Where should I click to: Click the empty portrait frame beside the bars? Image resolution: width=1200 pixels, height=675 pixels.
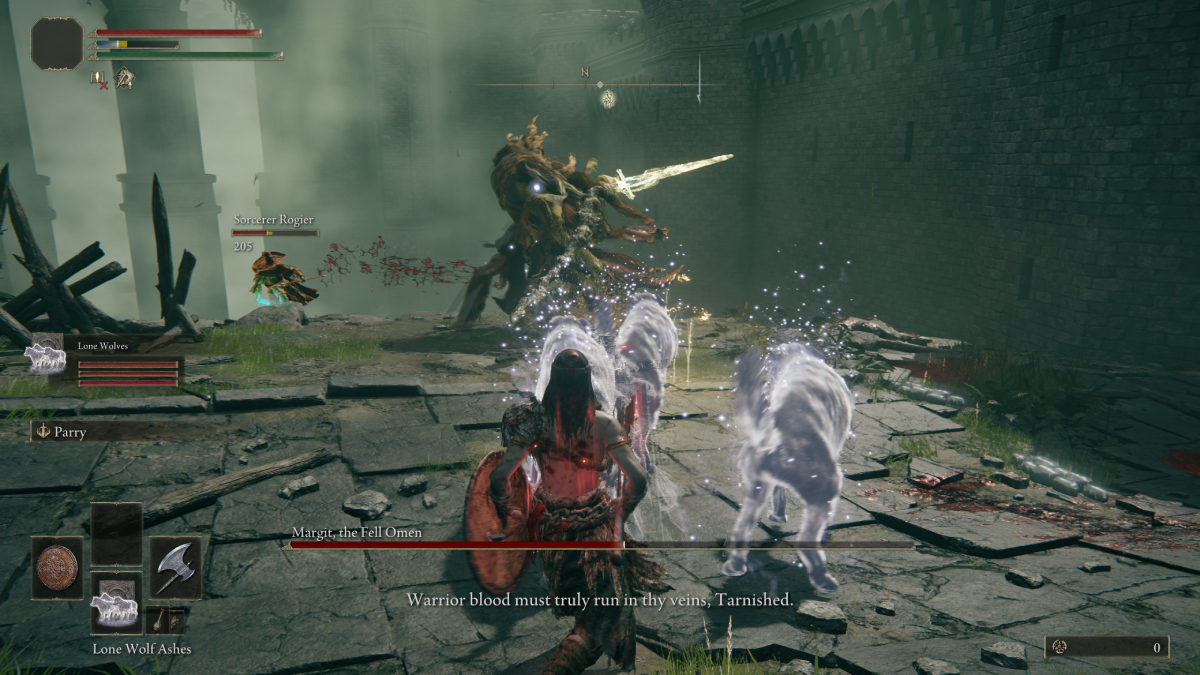coord(56,44)
